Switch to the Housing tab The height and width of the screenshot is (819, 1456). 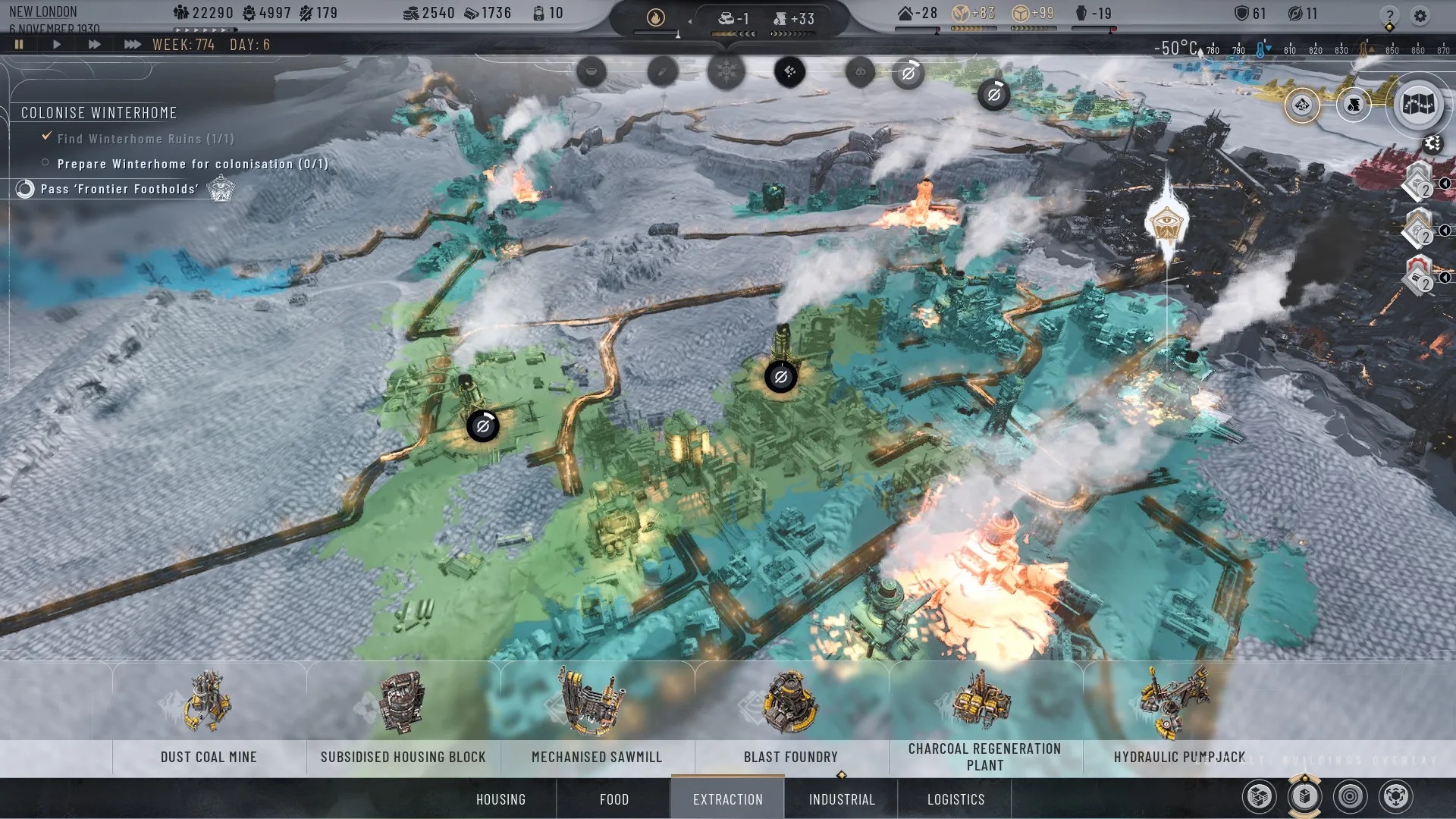(x=500, y=799)
